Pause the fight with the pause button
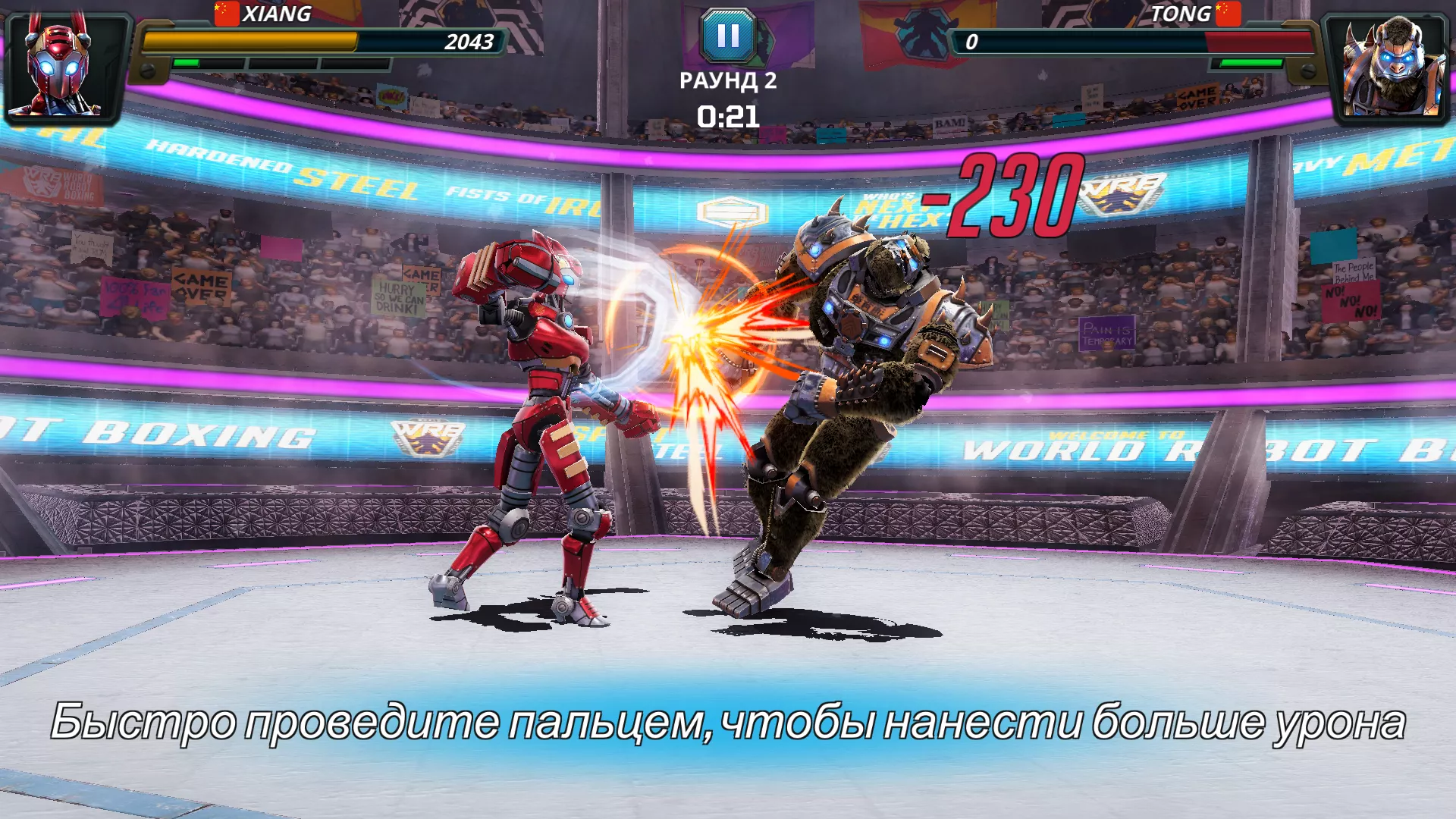The height and width of the screenshot is (819, 1456). pos(728,36)
